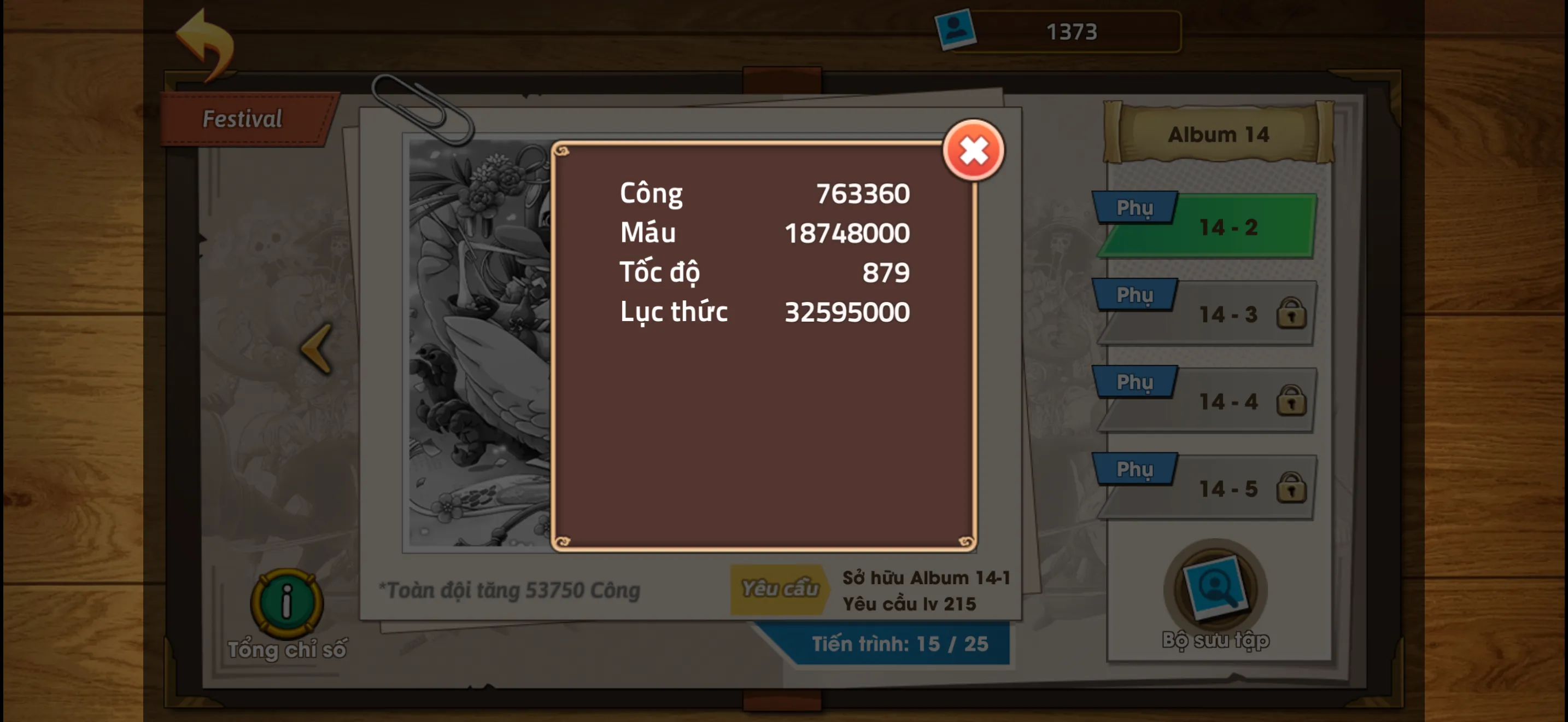This screenshot has width=1568, height=722.
Task: Tap the Yêu cầu requirement banner
Action: tap(779, 588)
